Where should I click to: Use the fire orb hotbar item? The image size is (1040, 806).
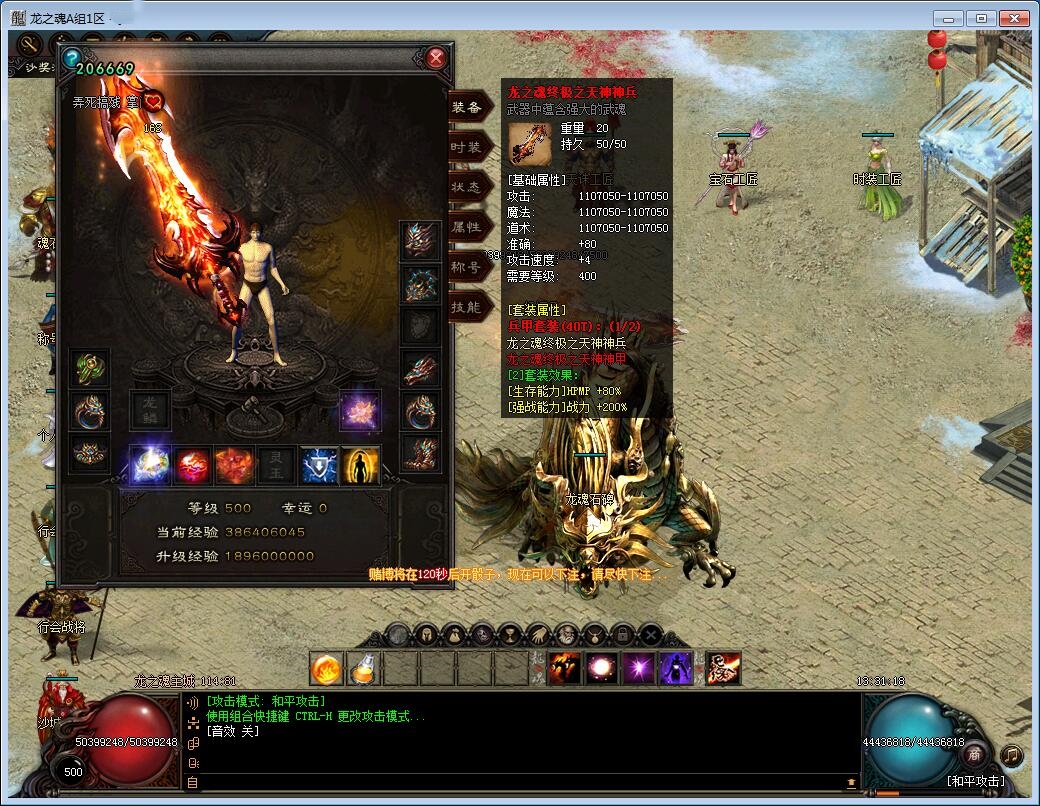point(326,668)
